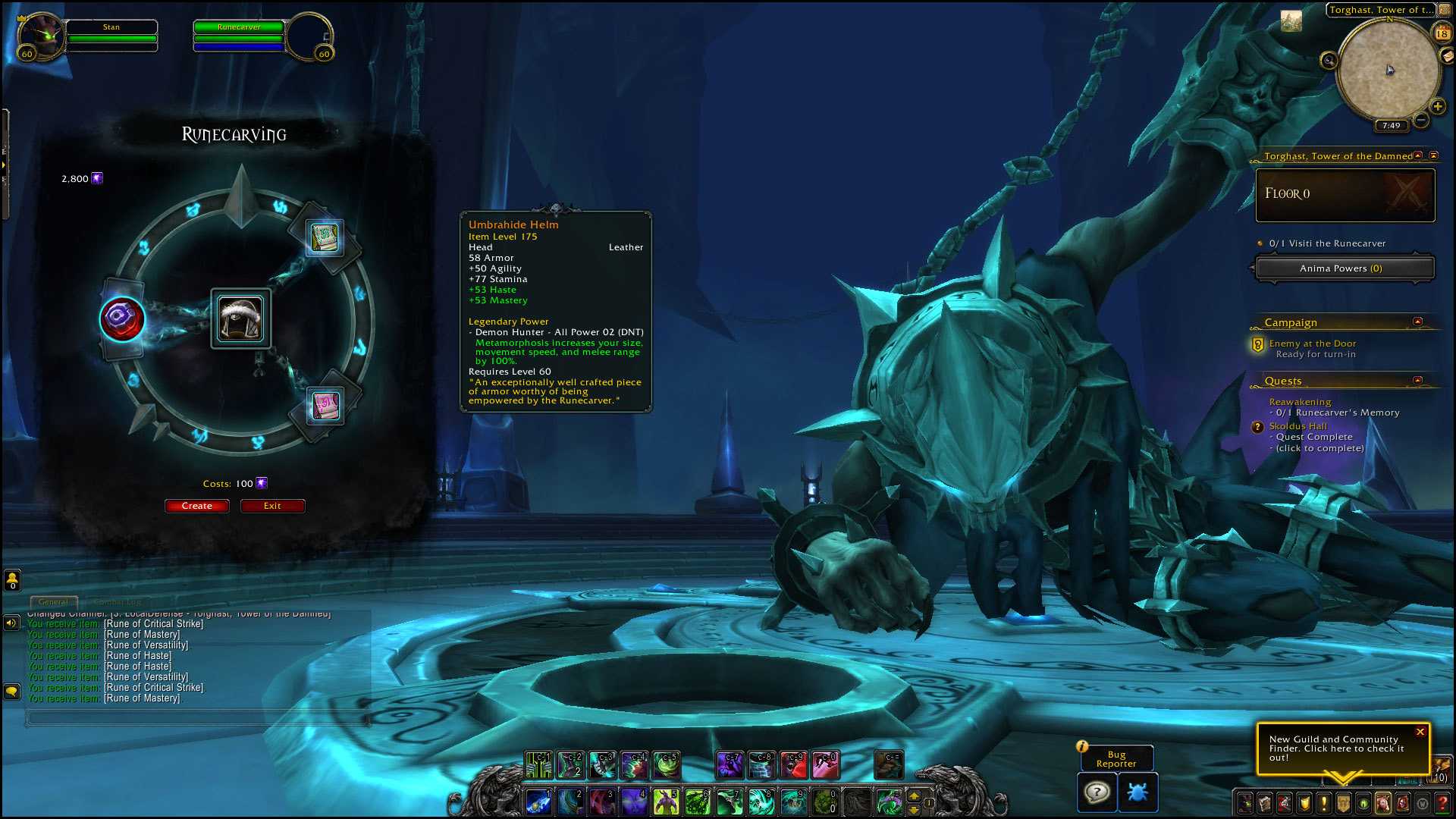Select the Umbrahide Helm center slot
Image resolution: width=1456 pixels, height=819 pixels.
coord(240,319)
